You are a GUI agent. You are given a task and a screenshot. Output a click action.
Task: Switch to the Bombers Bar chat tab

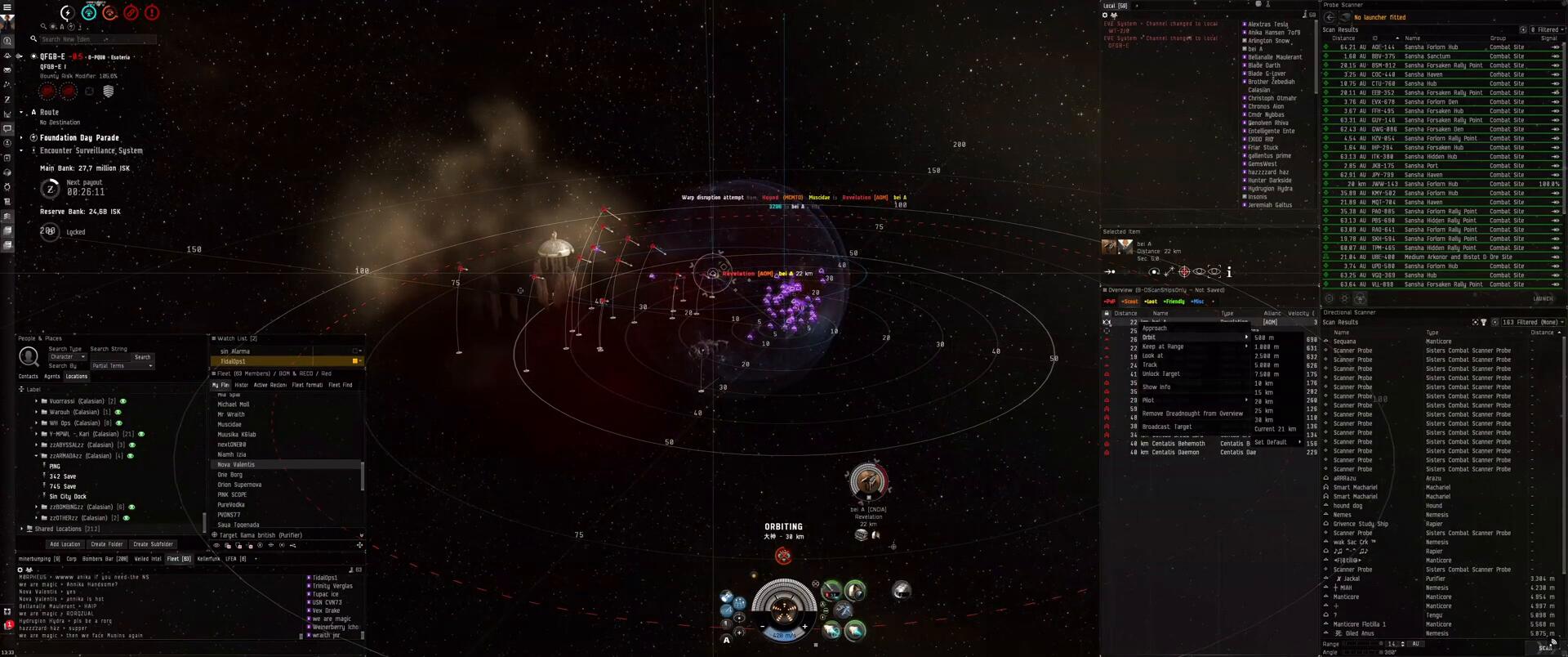click(105, 559)
